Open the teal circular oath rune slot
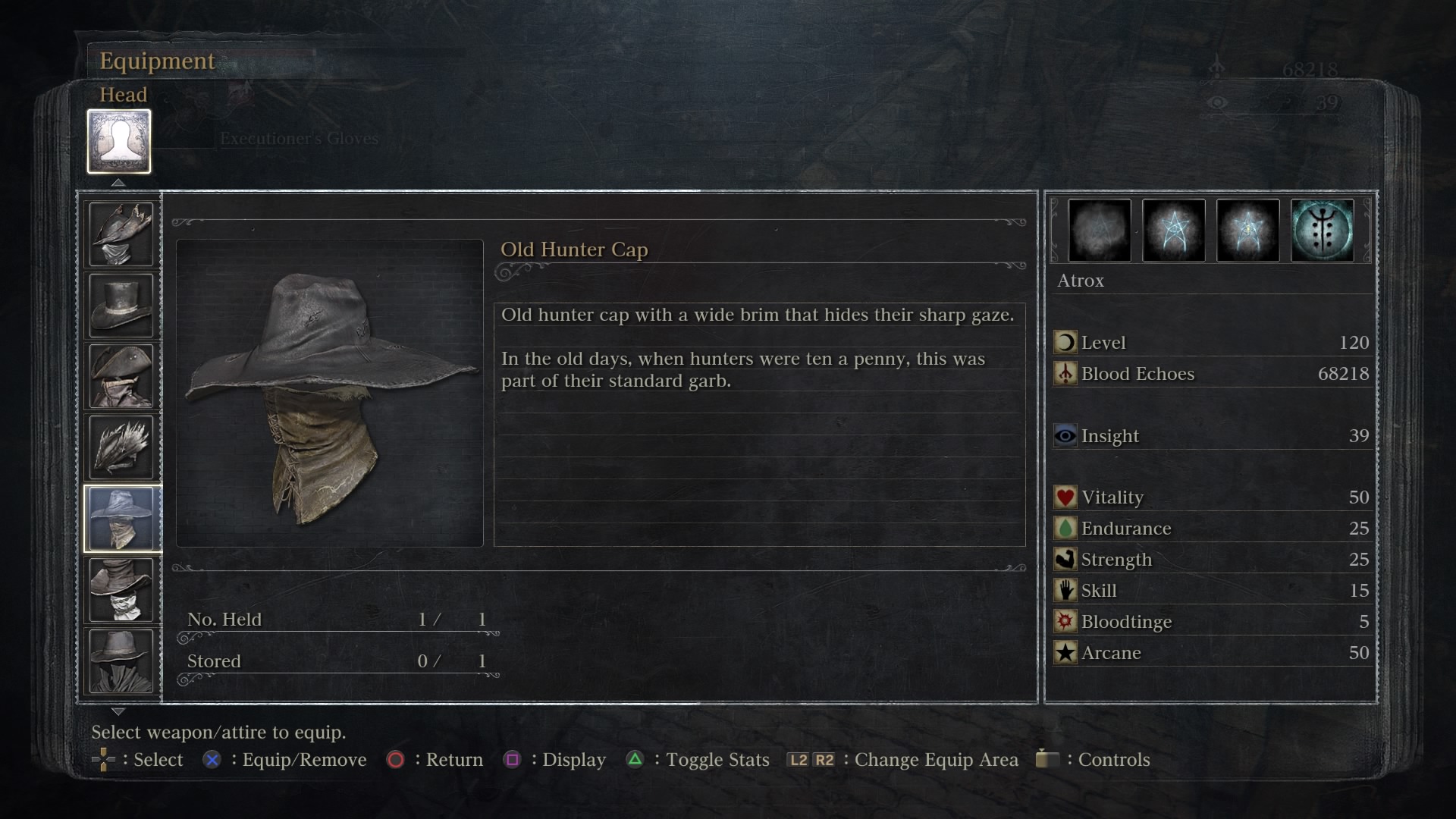Viewport: 1456px width, 819px height. coord(1322,231)
